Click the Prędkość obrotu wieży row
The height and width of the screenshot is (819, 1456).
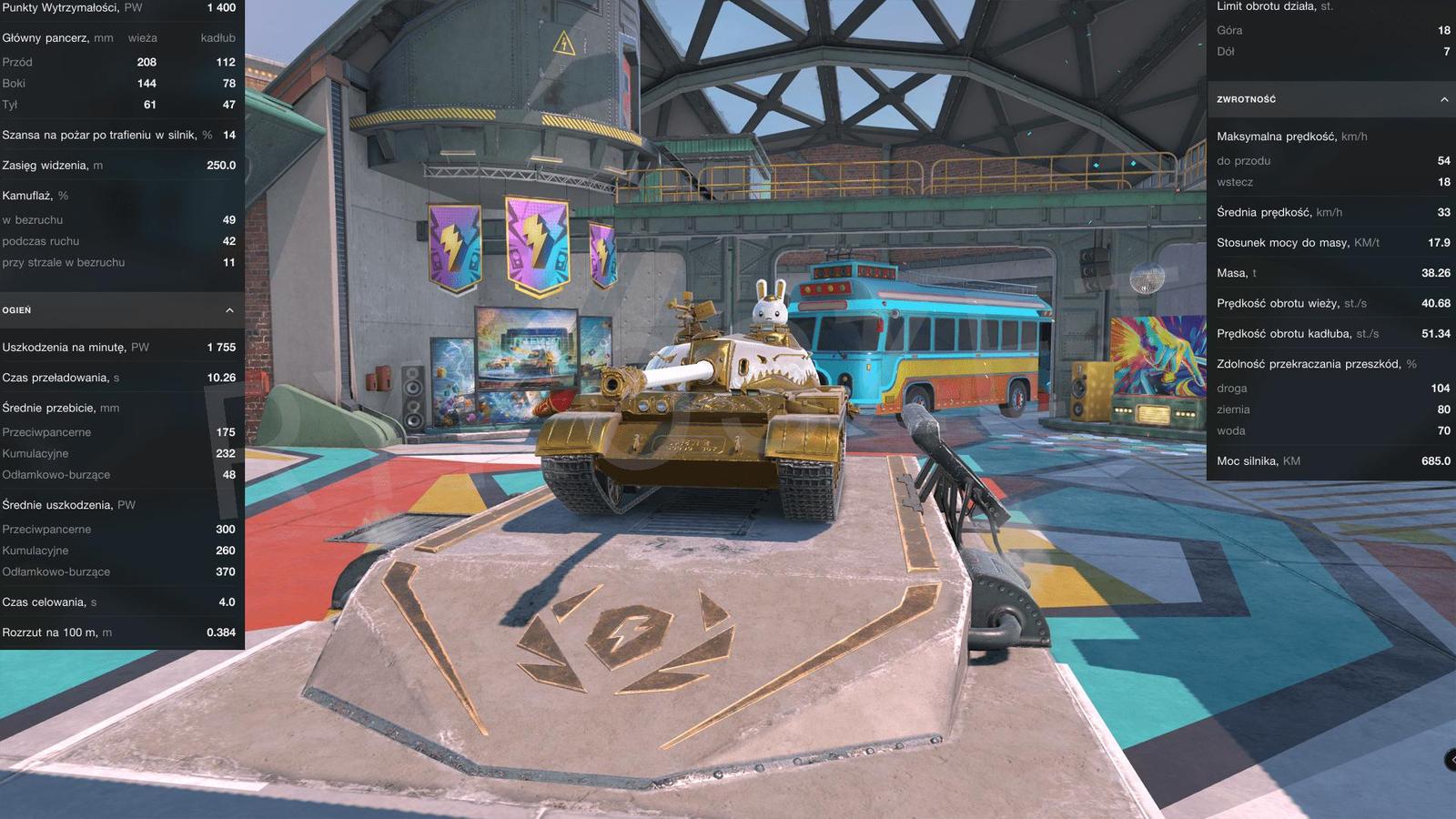coord(1329,303)
